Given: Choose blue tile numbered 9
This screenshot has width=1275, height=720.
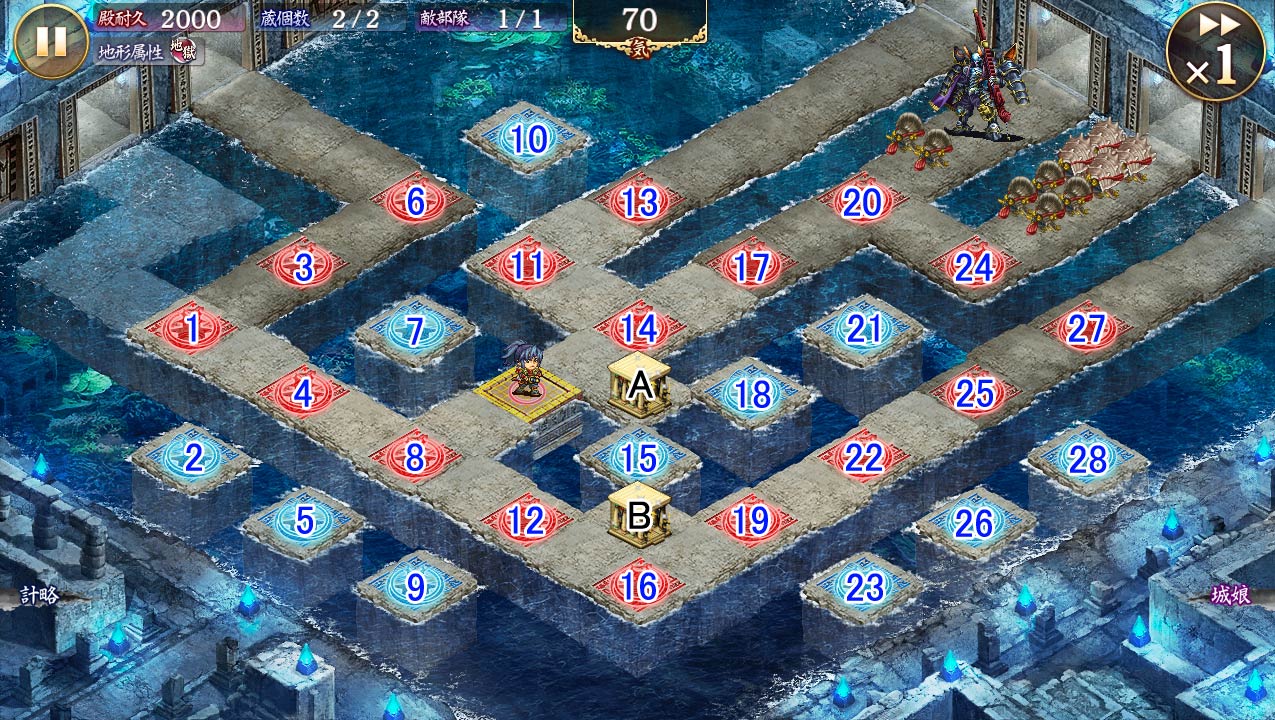Looking at the screenshot, I should point(416,587).
